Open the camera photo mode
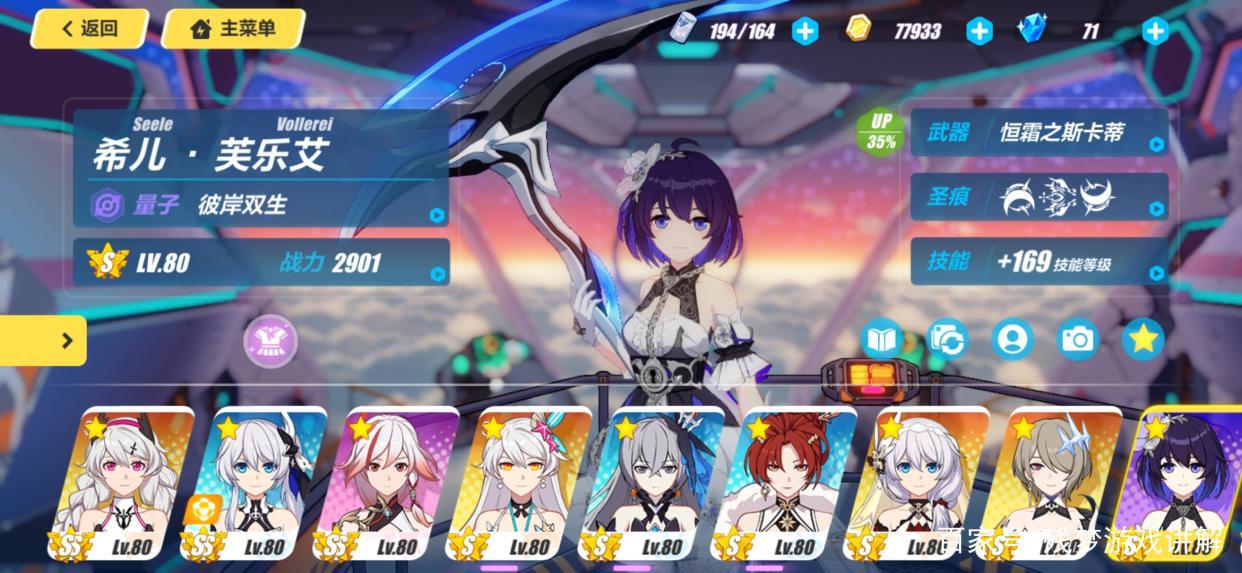The height and width of the screenshot is (573, 1242). (1078, 340)
